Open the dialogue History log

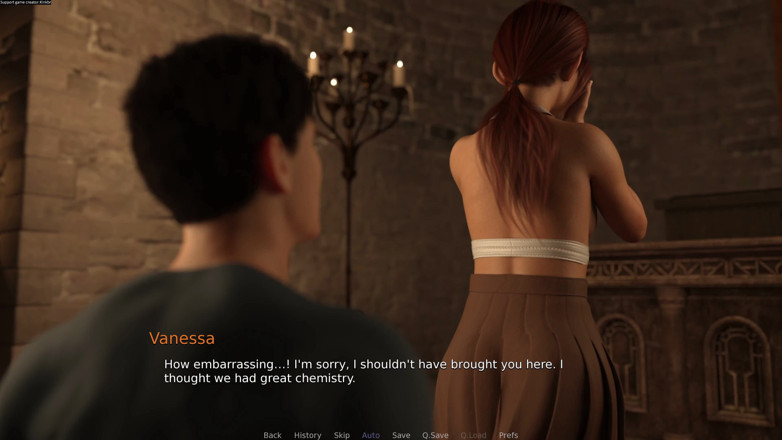pyautogui.click(x=307, y=435)
